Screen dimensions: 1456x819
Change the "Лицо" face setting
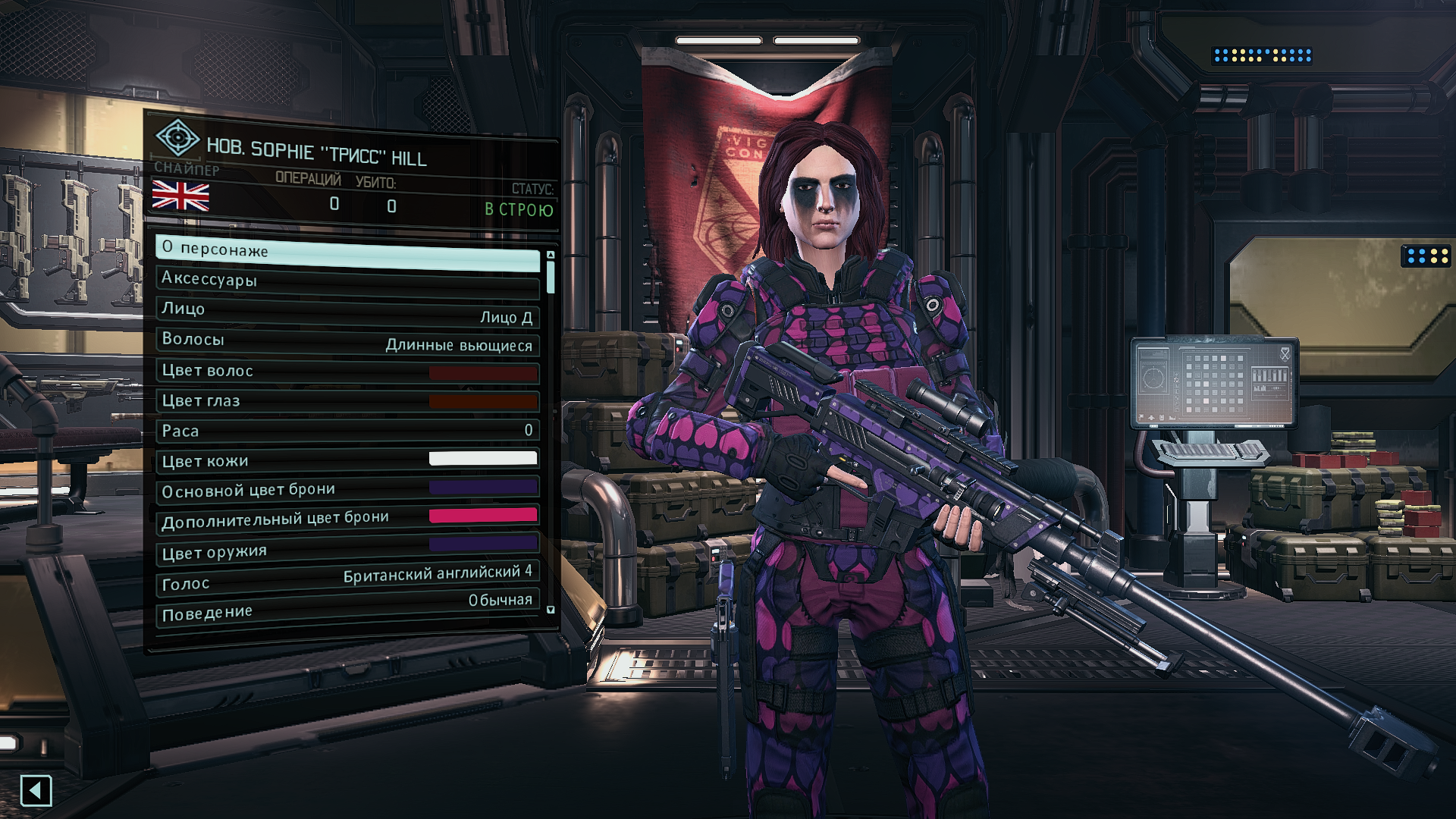pyautogui.click(x=347, y=311)
